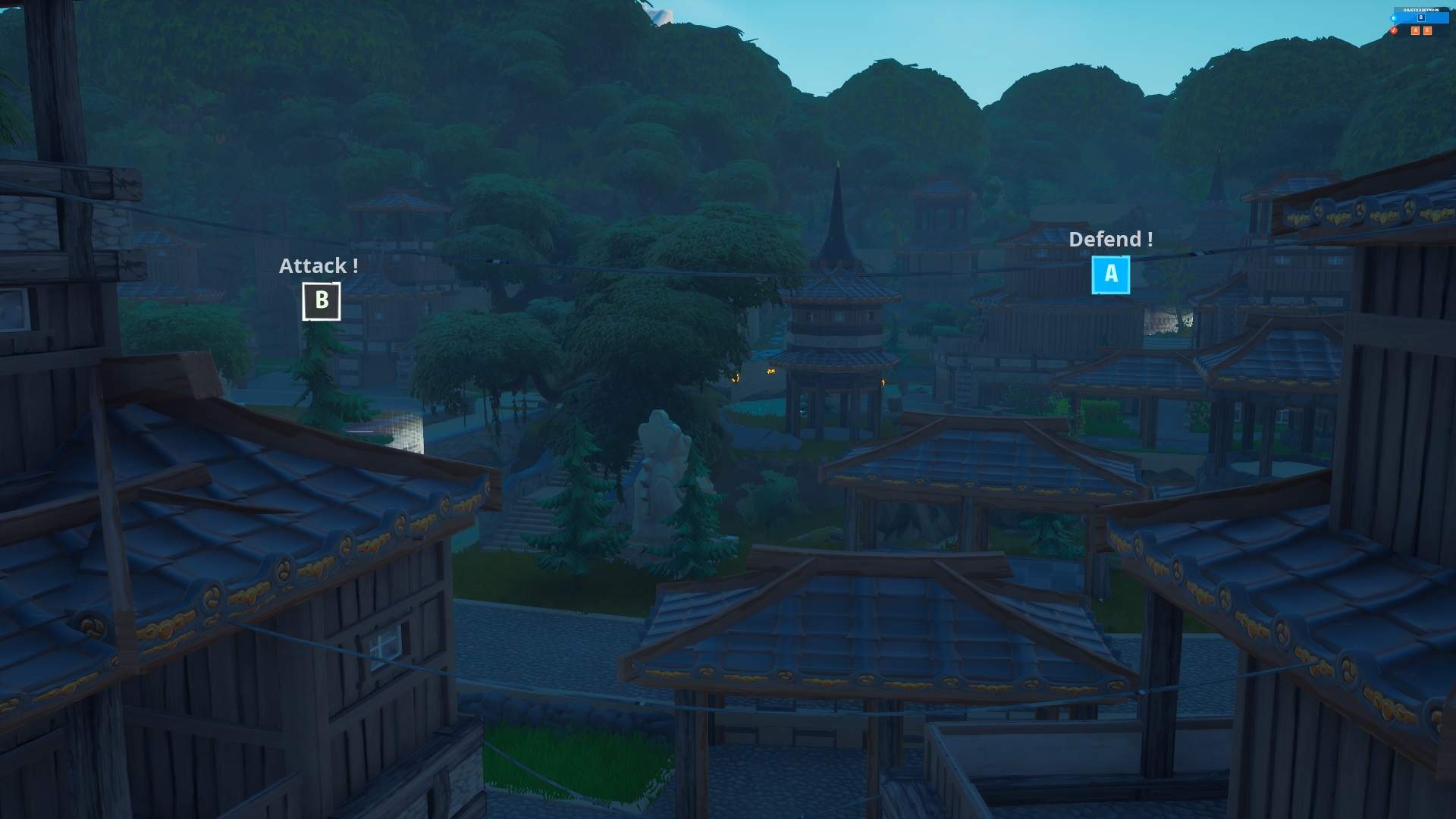Click the "B" icon inside the blue progress bar
The image size is (1456, 819).
[1422, 17]
